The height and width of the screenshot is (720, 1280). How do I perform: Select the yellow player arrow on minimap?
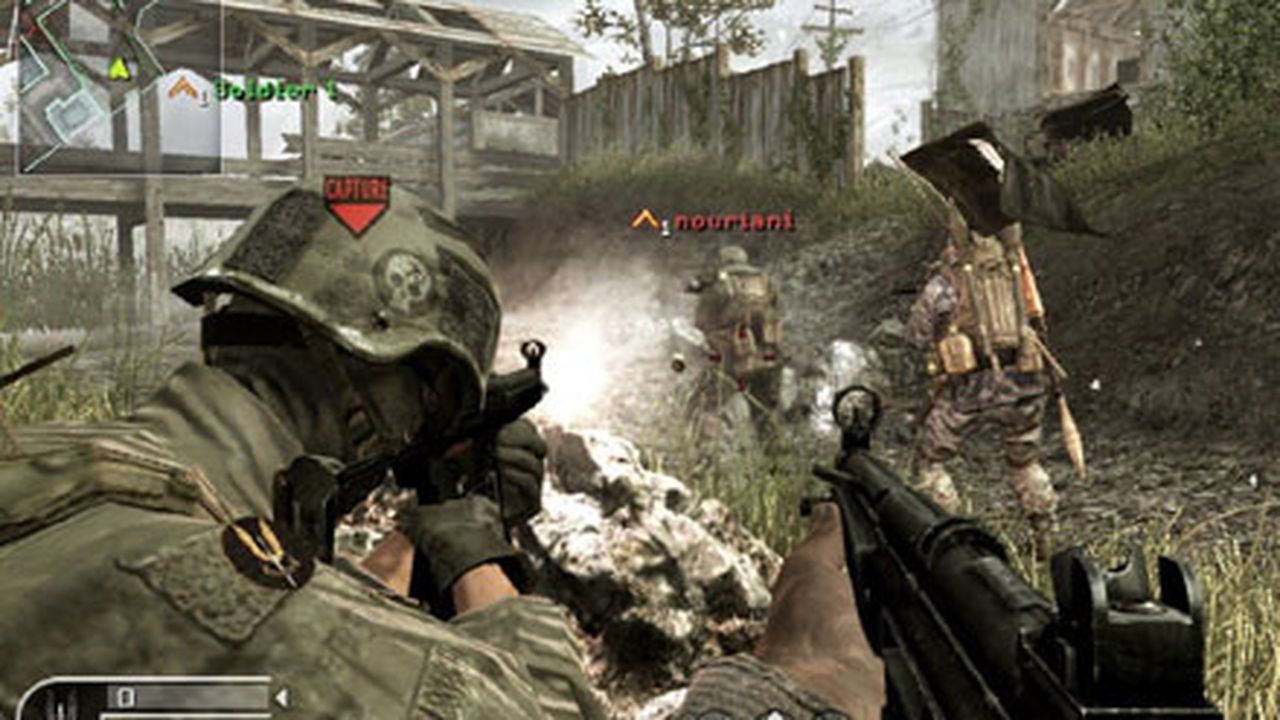click(117, 70)
